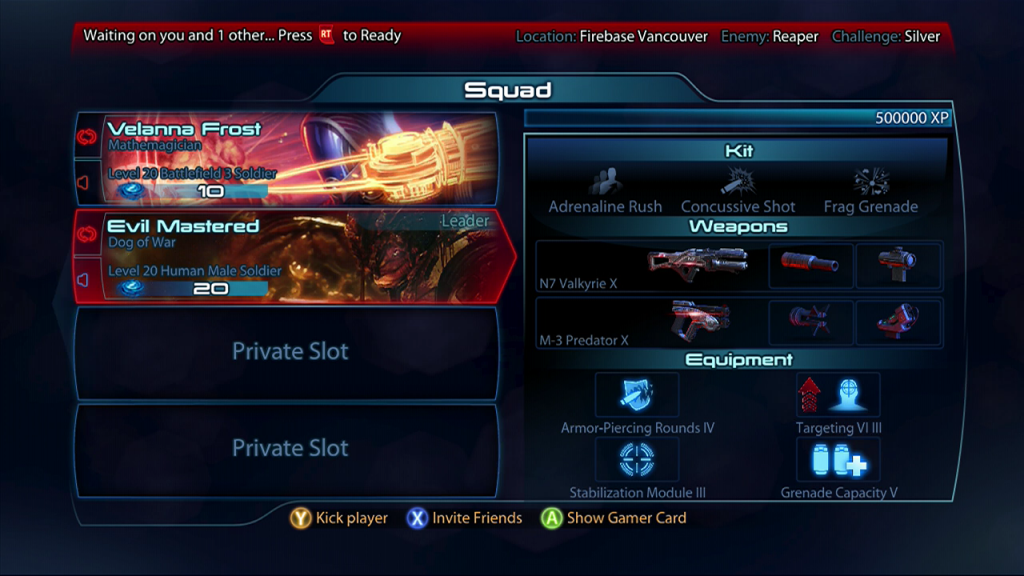Select the Frag Grenade kit icon
1024x576 pixels.
[871, 183]
